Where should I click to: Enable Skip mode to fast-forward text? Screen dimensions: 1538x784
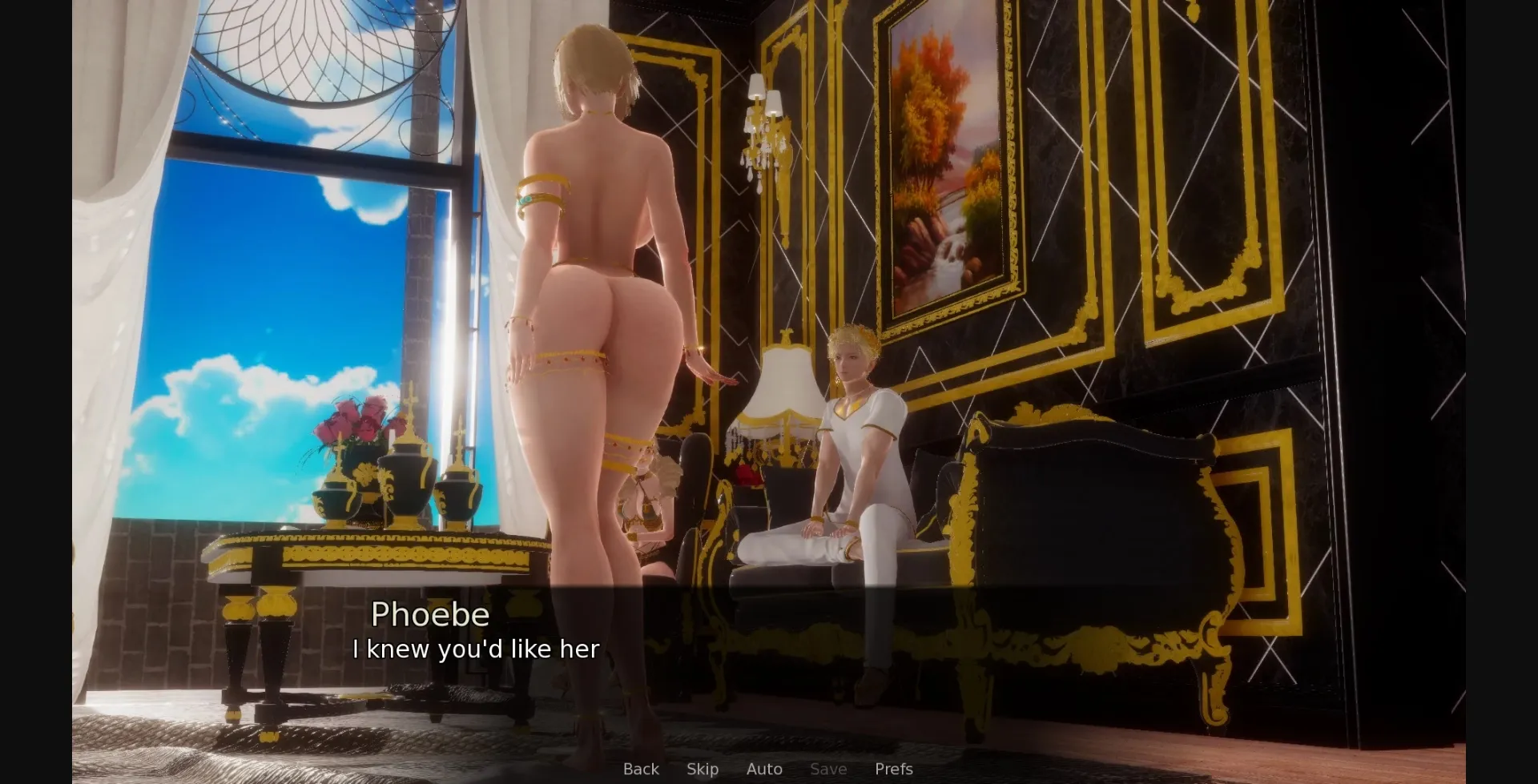(x=702, y=769)
